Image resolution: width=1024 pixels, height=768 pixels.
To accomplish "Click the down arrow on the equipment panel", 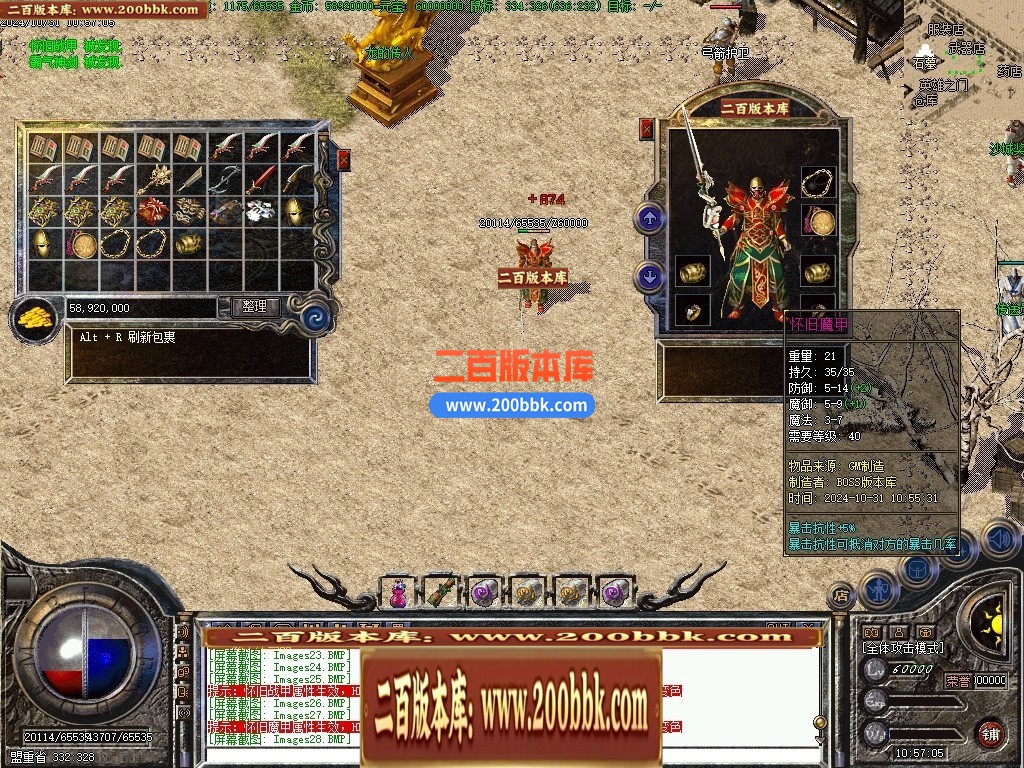I will coord(650,275).
